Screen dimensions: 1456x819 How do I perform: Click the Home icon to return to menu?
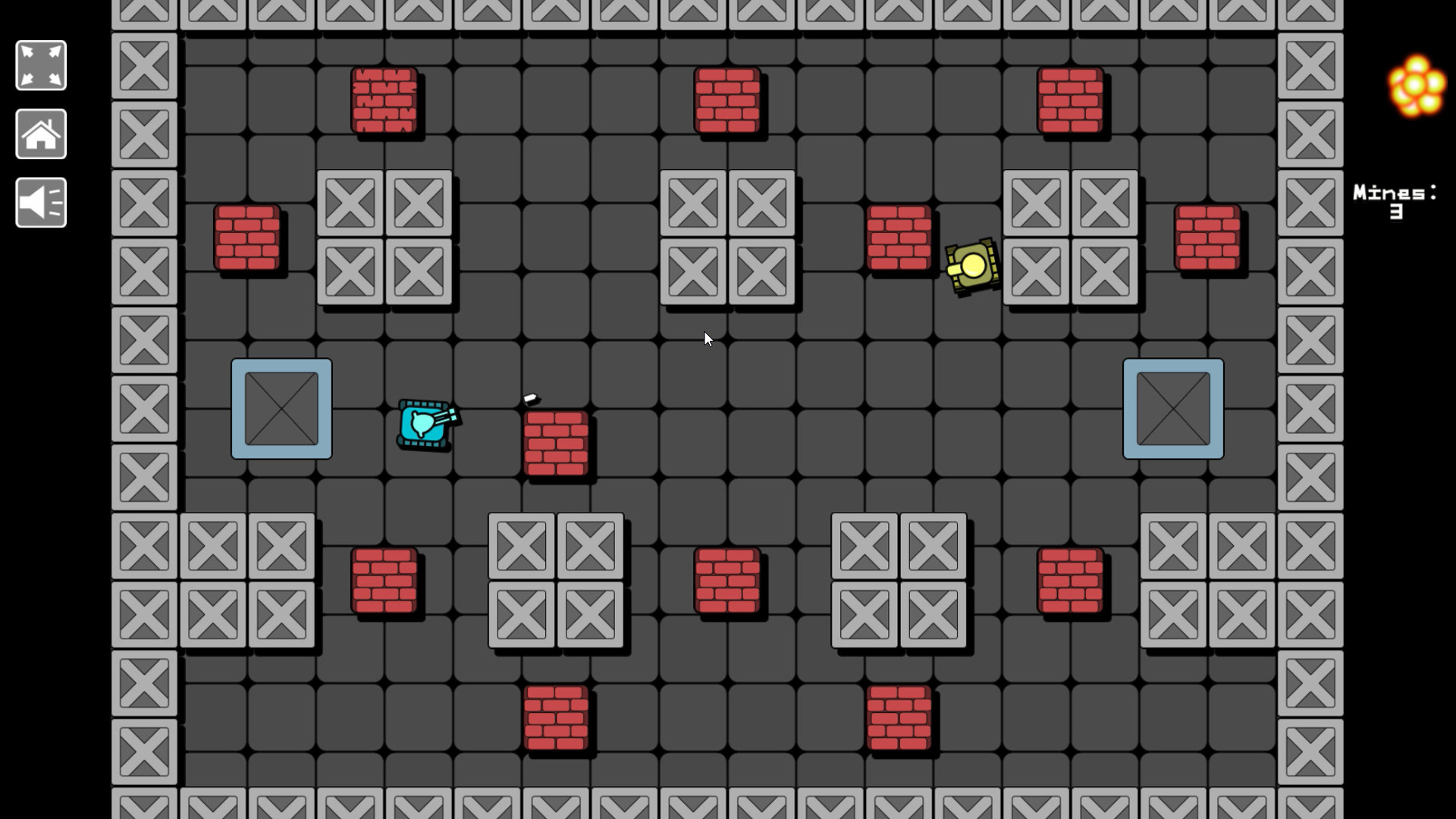tap(41, 134)
